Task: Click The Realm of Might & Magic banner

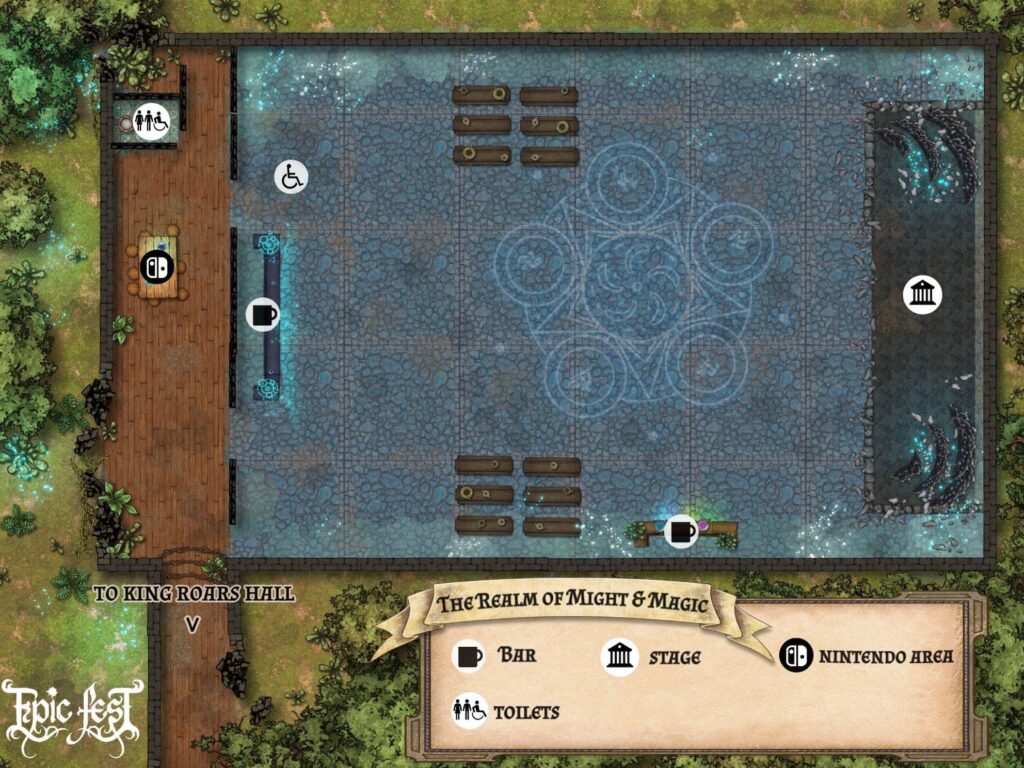Action: [572, 603]
